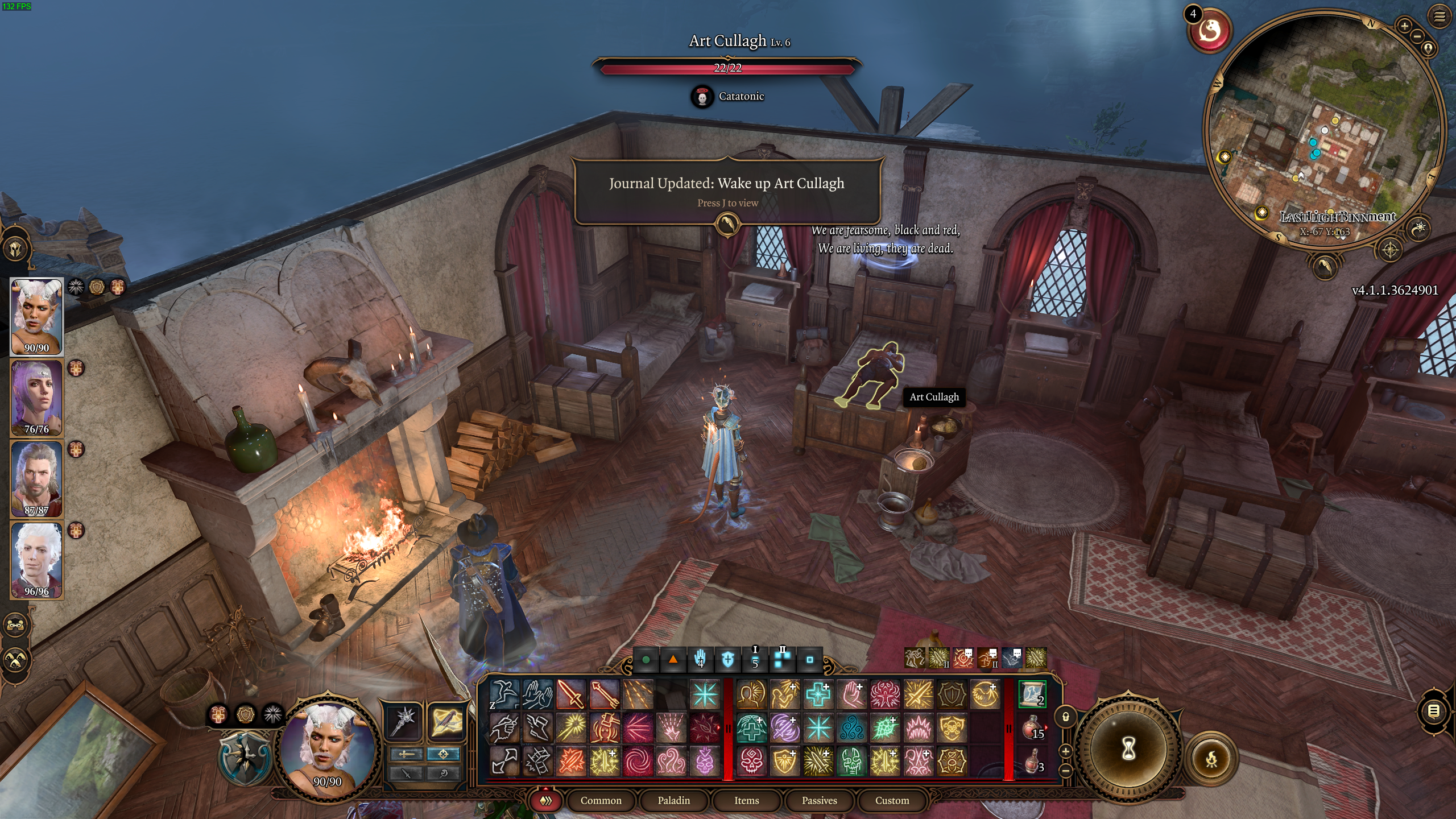Screen dimensions: 1456x819
Task: Select the ranged arrow attack icon
Action: [x=605, y=694]
